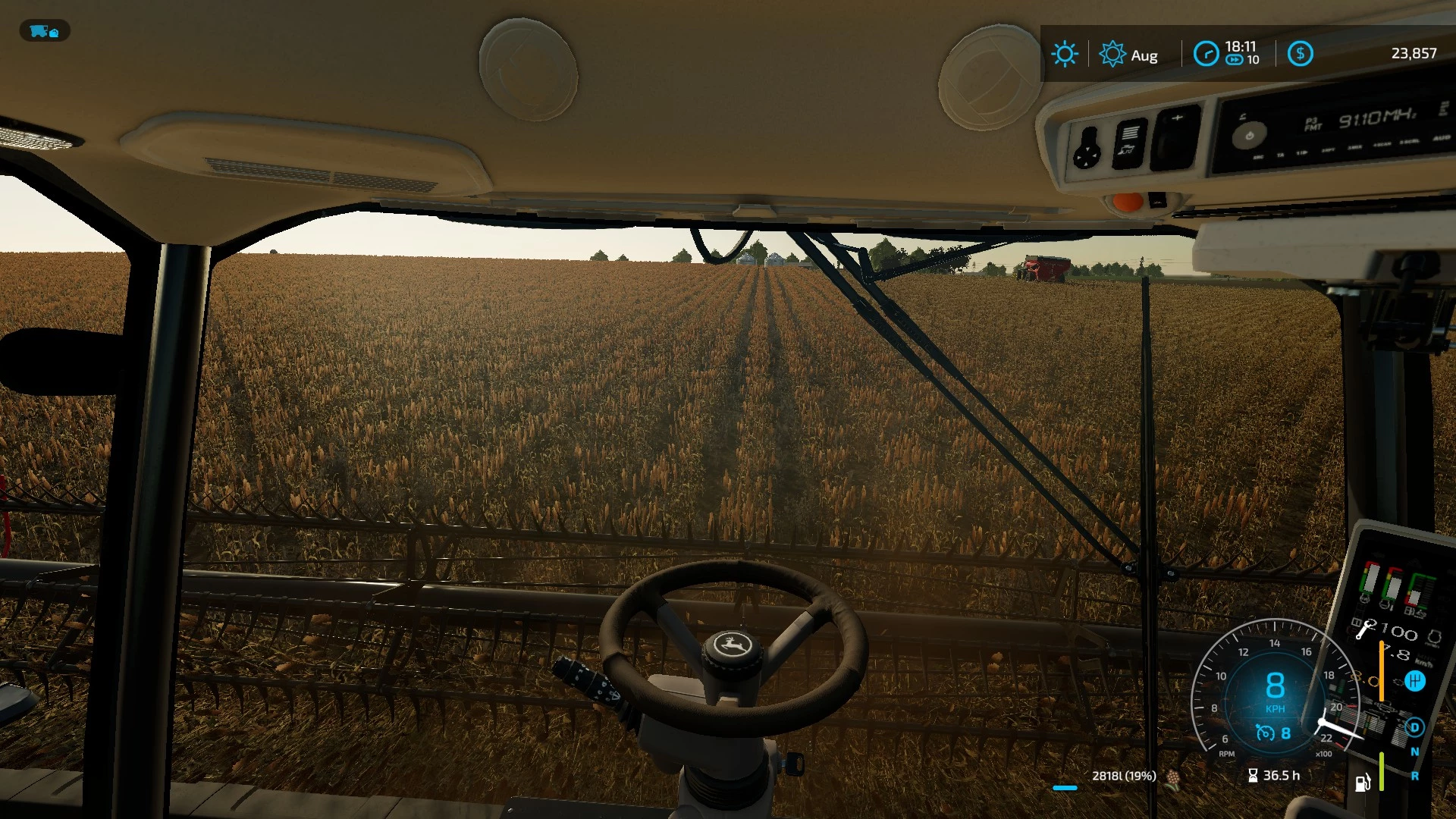Click the orange emergency button on the overhead console
The height and width of the screenshot is (819, 1456).
(1128, 202)
